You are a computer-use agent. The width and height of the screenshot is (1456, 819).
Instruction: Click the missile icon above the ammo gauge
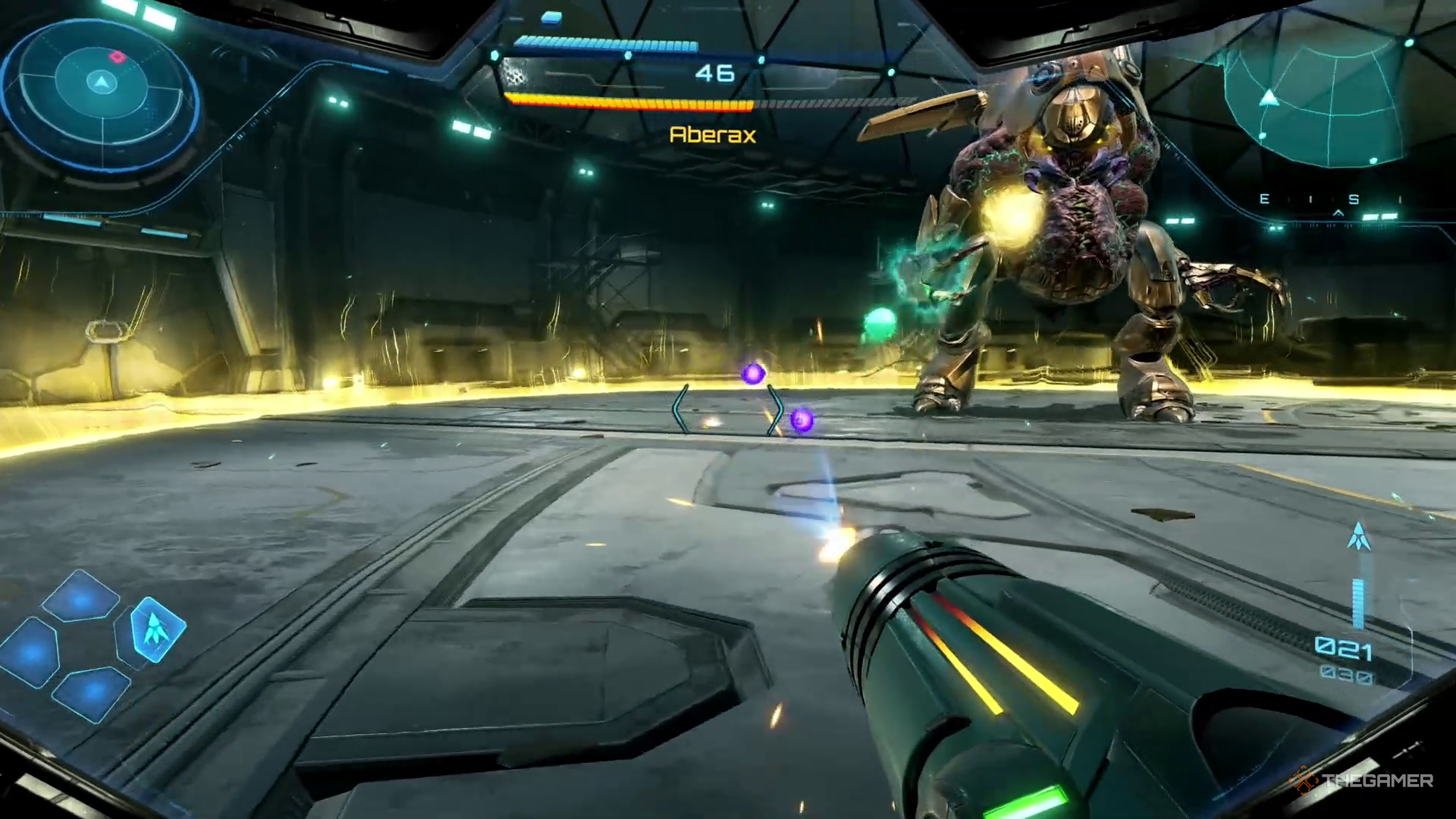pyautogui.click(x=1358, y=535)
